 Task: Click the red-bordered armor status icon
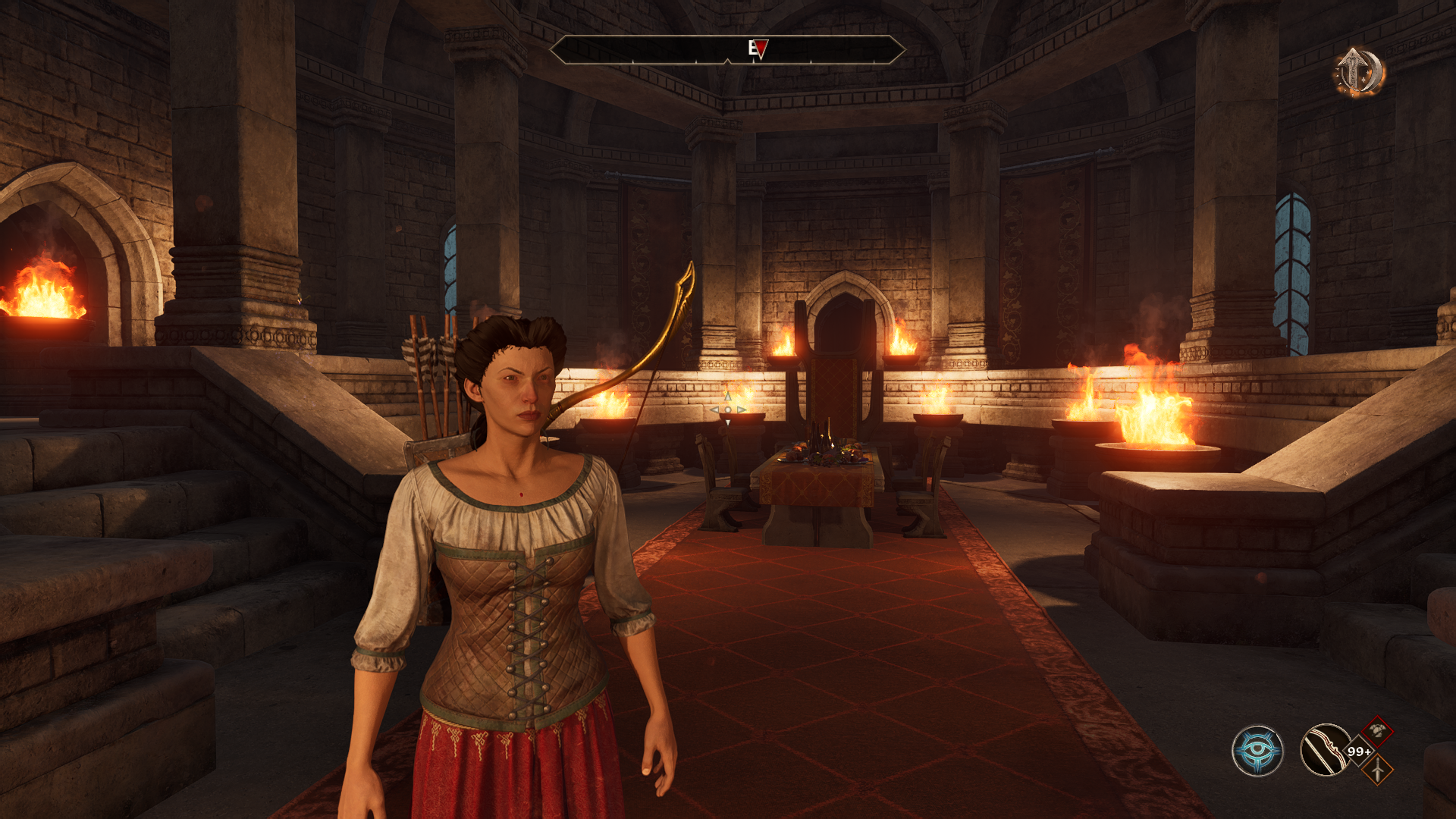pyautogui.click(x=1377, y=732)
